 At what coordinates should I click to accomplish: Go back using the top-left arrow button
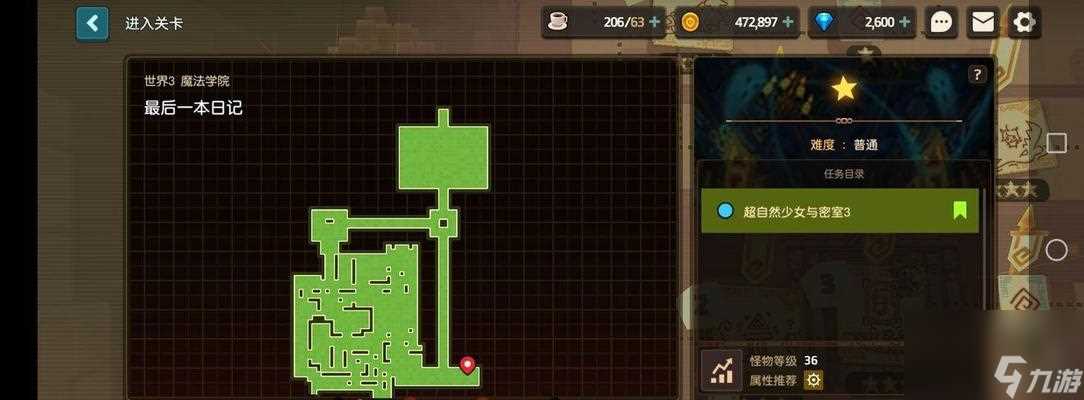[92, 22]
